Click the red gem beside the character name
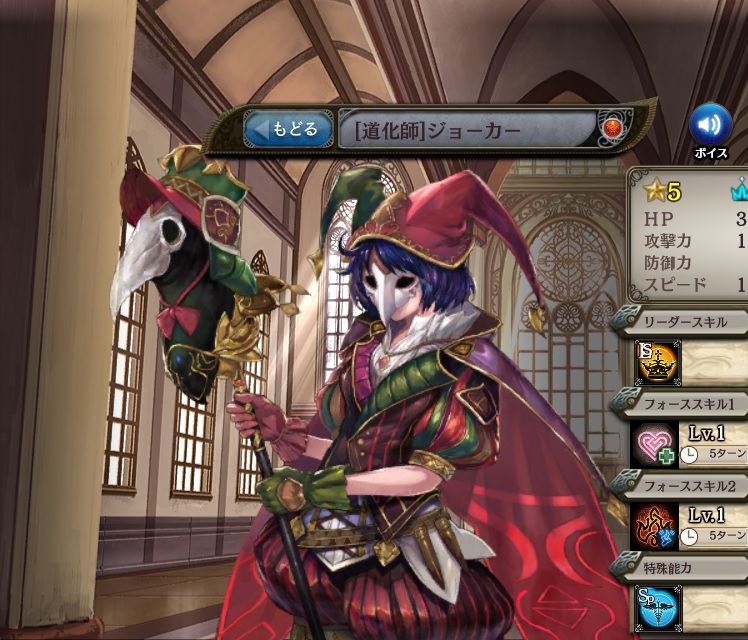Viewport: 748px width, 640px height. coord(611,128)
